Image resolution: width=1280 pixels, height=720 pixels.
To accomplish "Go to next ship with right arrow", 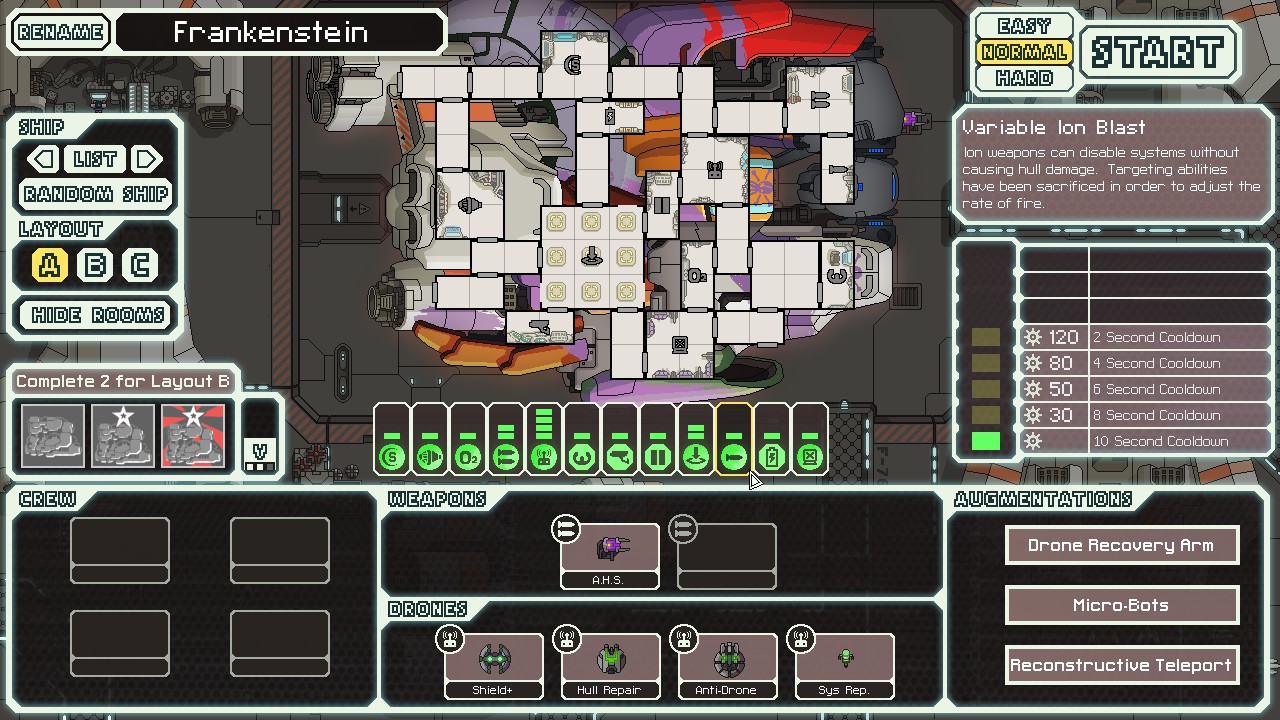I will point(147,159).
